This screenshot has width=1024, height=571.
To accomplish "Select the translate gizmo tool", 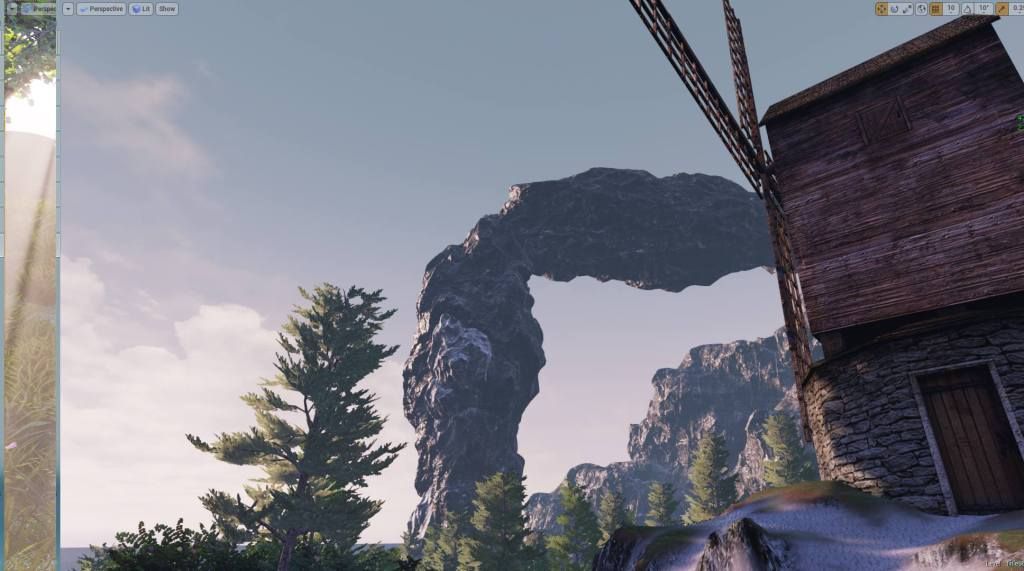I will [x=881, y=9].
